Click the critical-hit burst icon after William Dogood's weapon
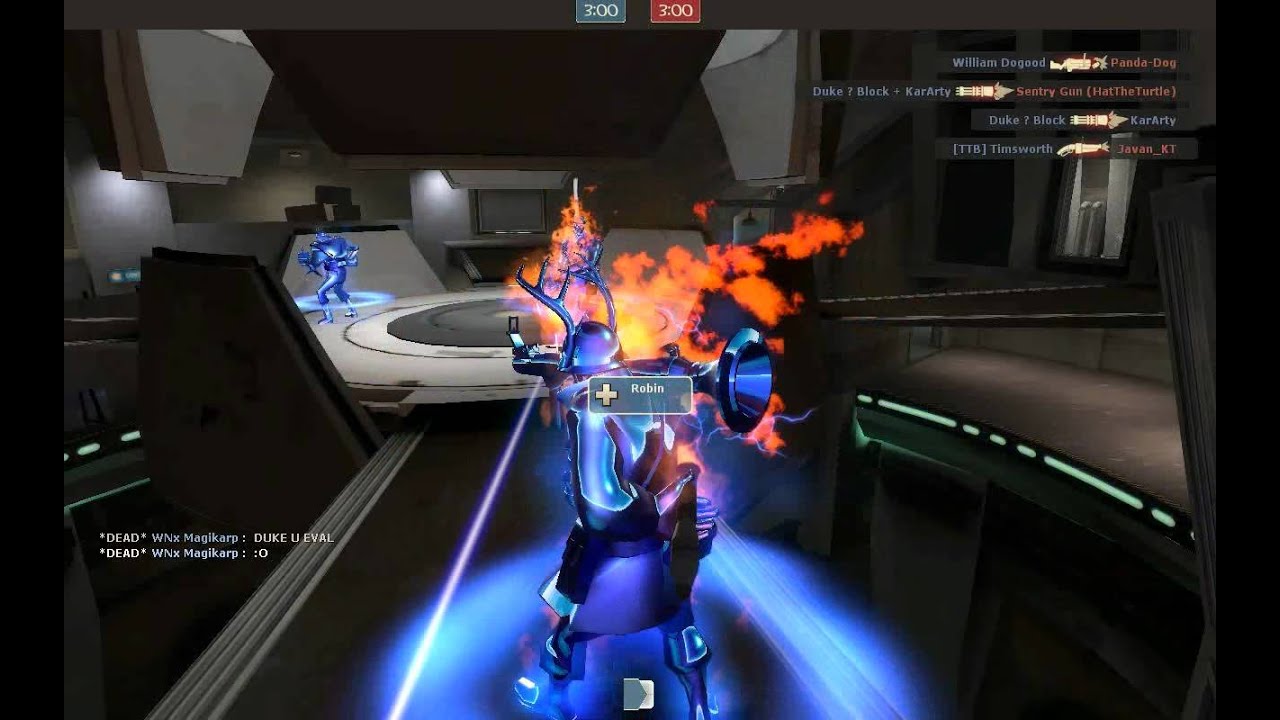Screen dimensions: 1280x720 1100,62
